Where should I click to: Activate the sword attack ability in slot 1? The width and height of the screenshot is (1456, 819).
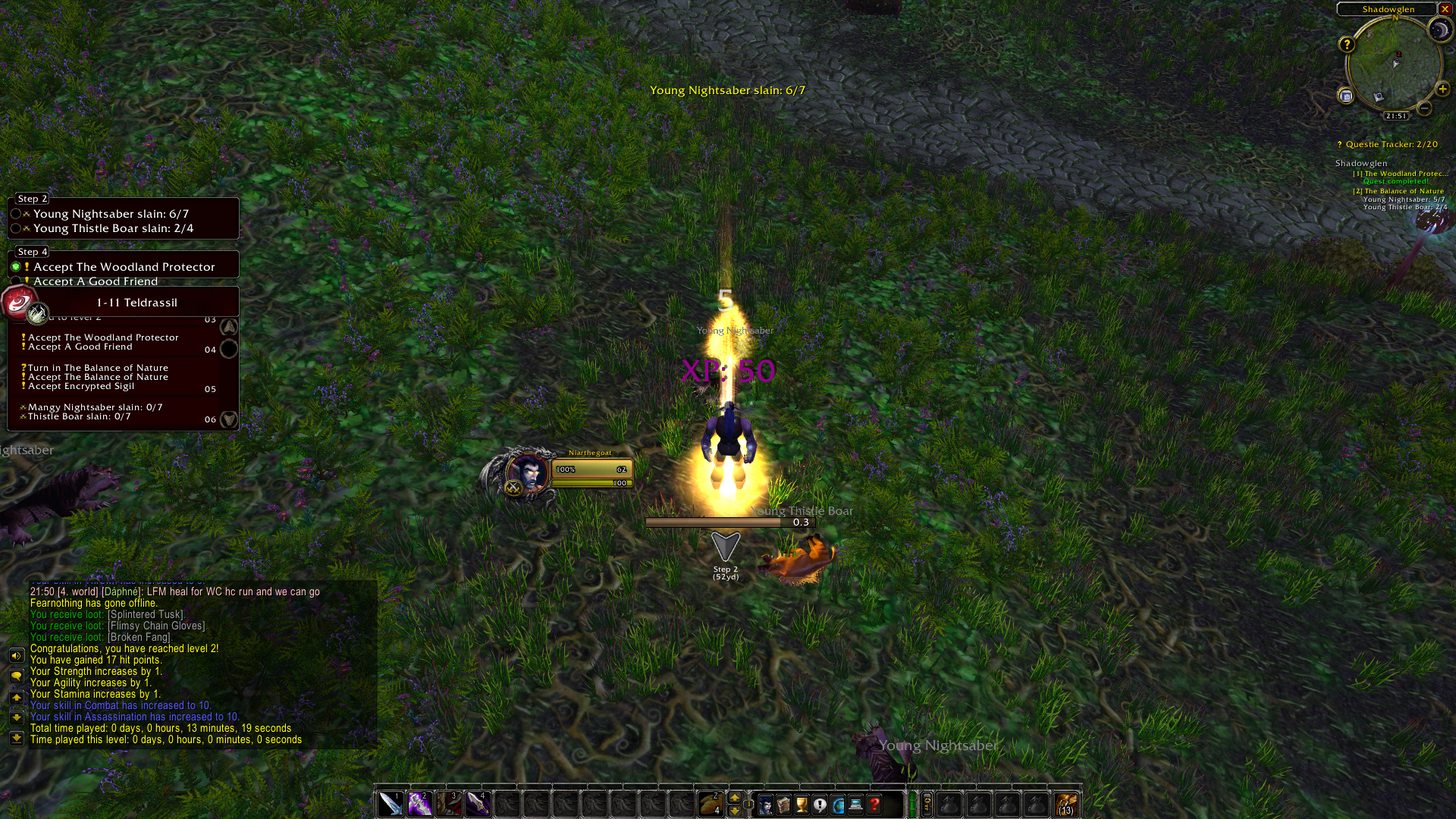[x=391, y=803]
